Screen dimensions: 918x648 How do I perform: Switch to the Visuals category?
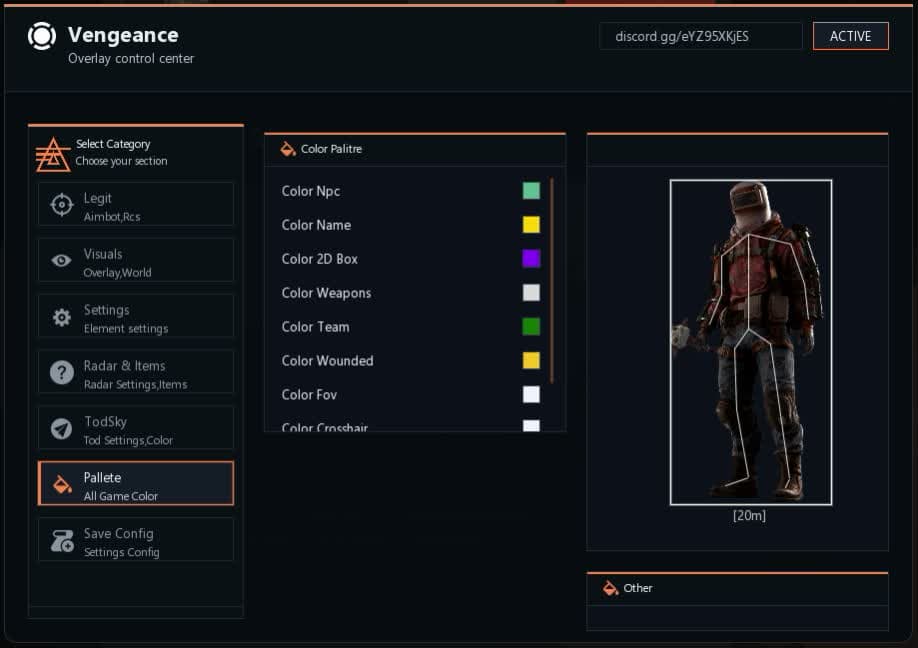click(136, 261)
